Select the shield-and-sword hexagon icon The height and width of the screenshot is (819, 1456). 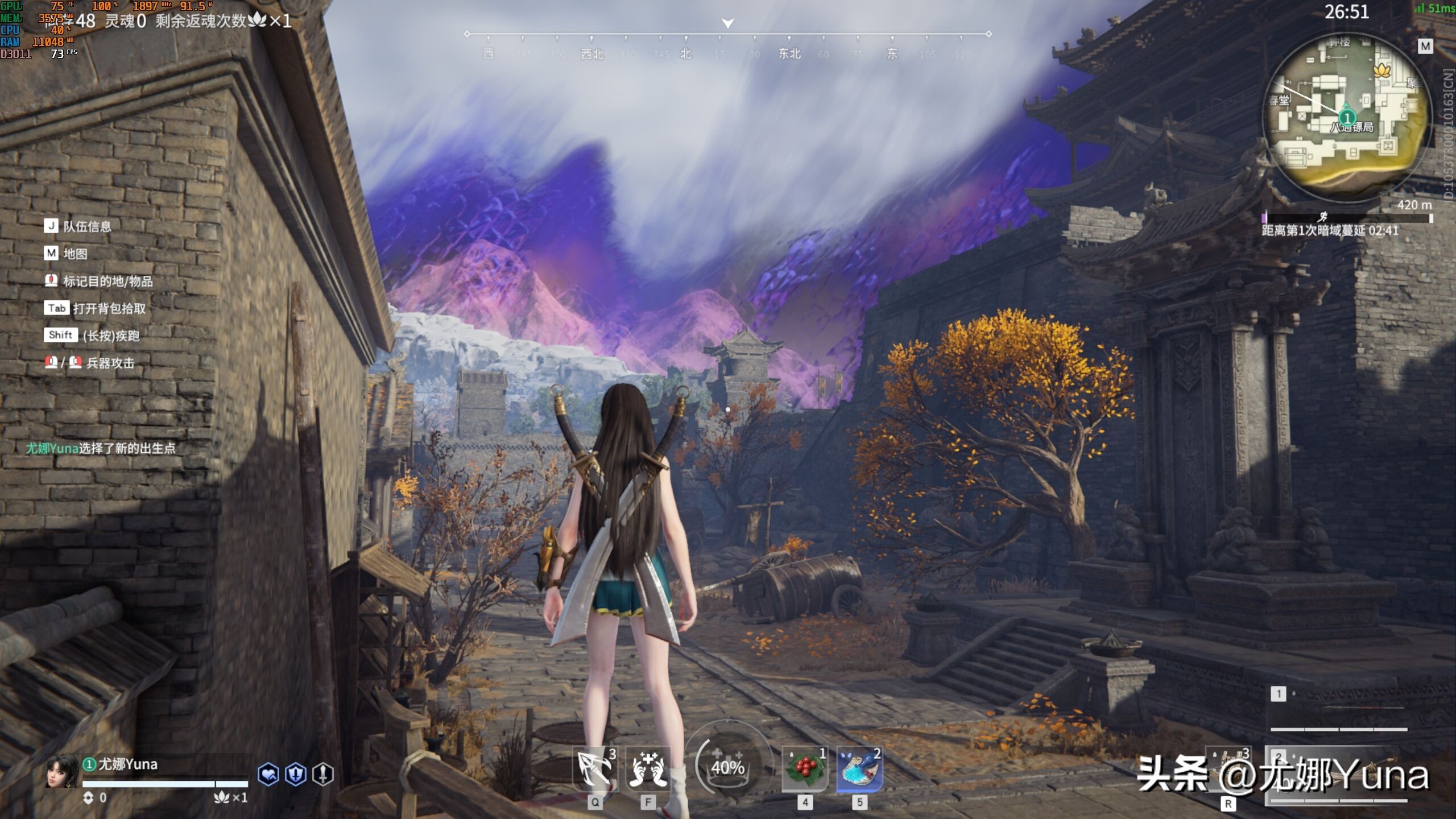pyautogui.click(x=296, y=774)
